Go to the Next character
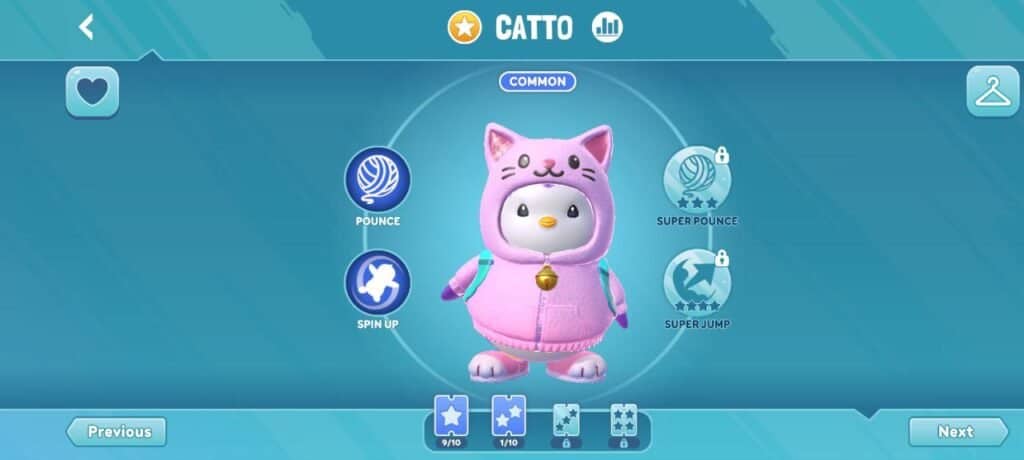Screen dimensions: 1024x460 [x=957, y=432]
